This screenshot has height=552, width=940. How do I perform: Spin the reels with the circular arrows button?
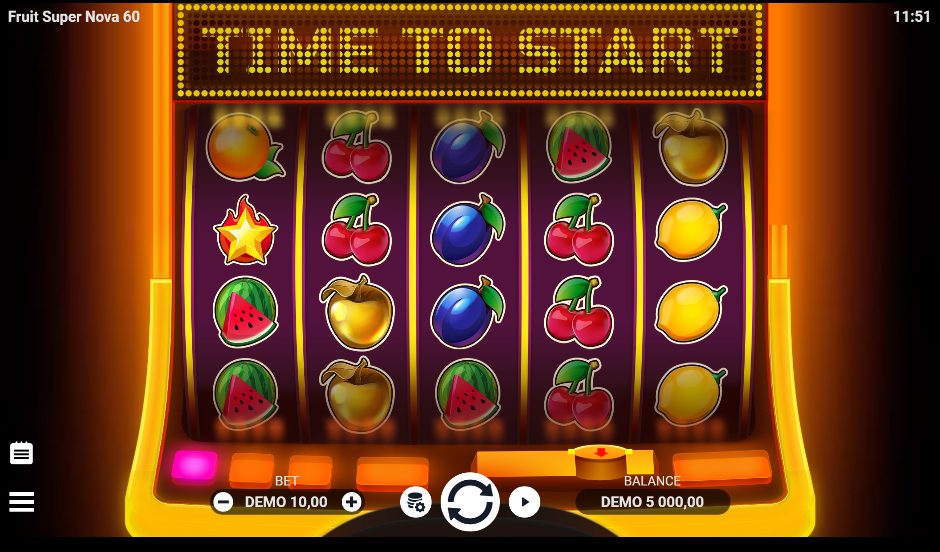[x=470, y=502]
